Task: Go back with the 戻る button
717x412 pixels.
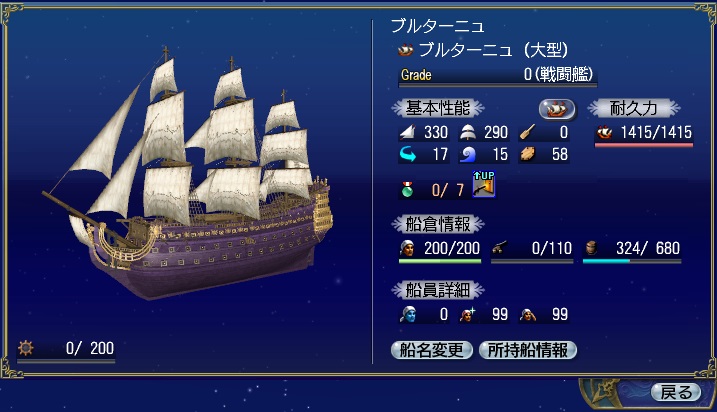Action: 675,391
